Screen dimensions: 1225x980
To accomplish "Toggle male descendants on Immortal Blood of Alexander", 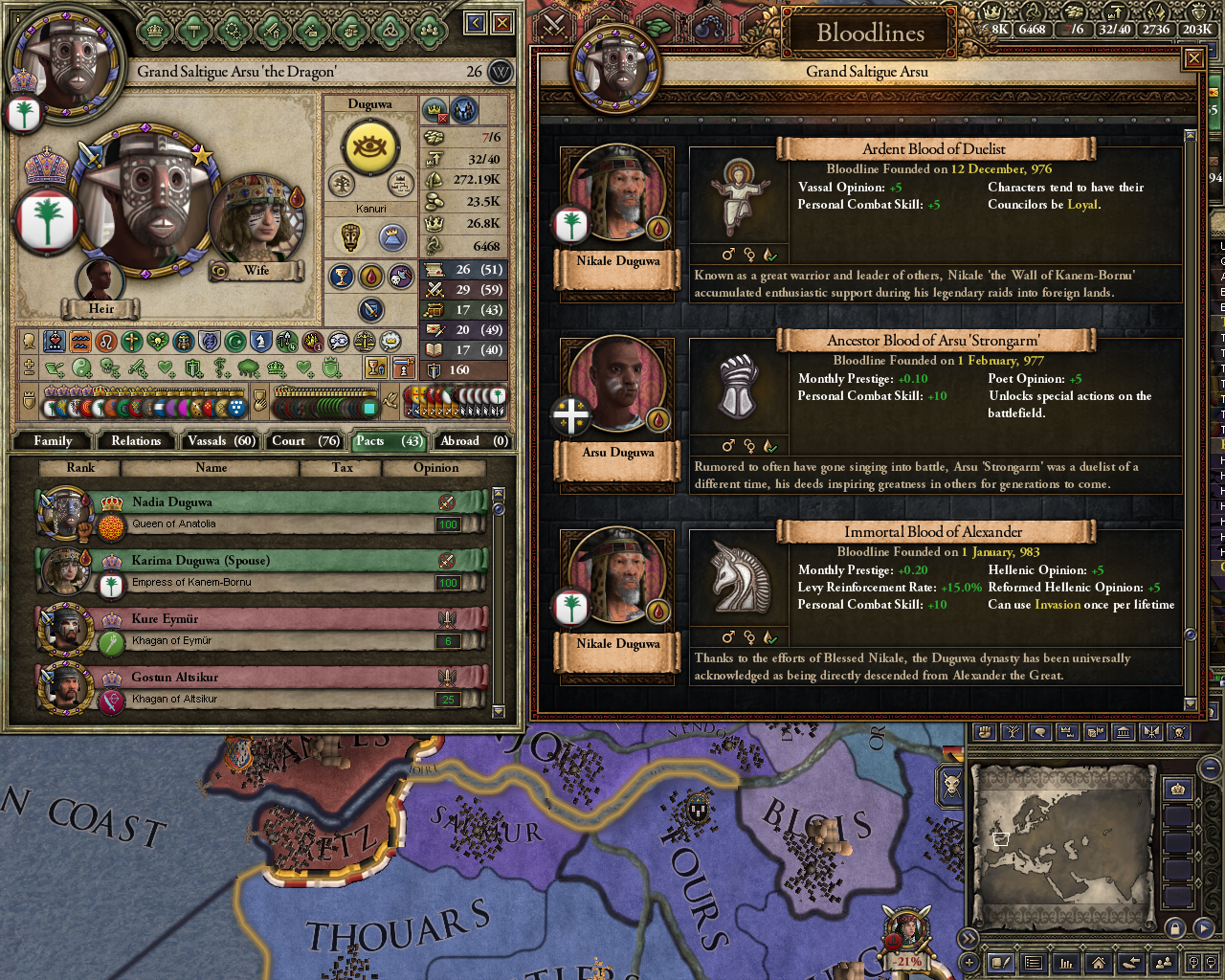I will (727, 636).
